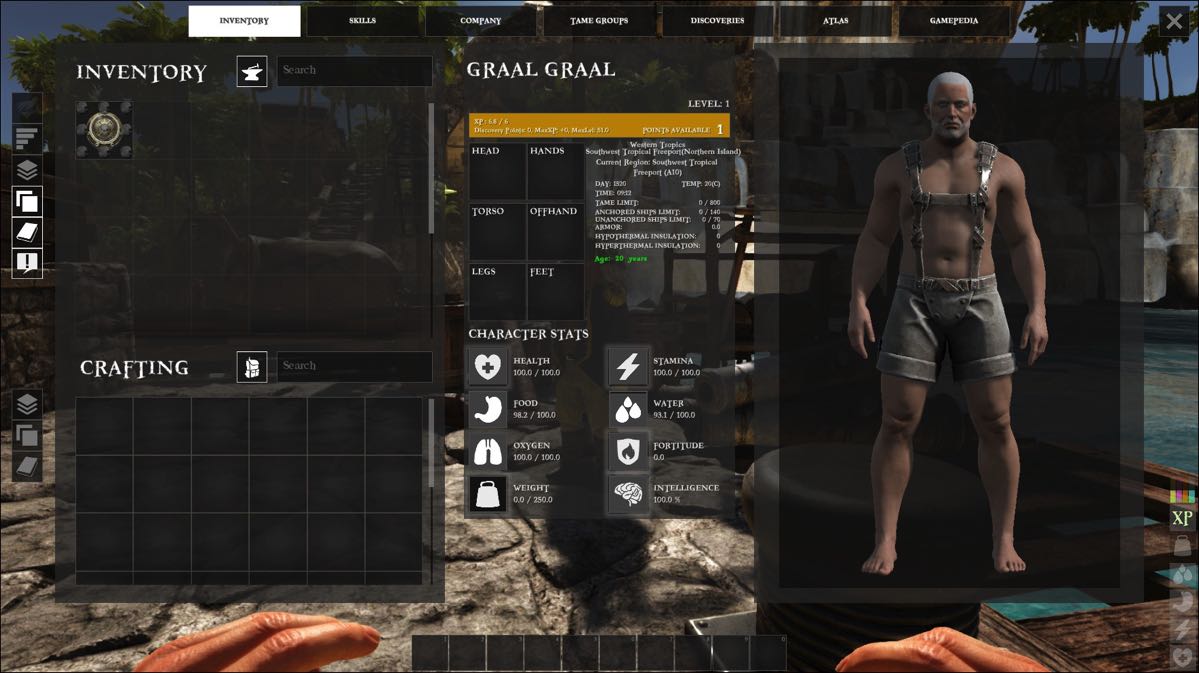The height and width of the screenshot is (673, 1199).
Task: Click the inventory search field
Action: click(x=354, y=71)
